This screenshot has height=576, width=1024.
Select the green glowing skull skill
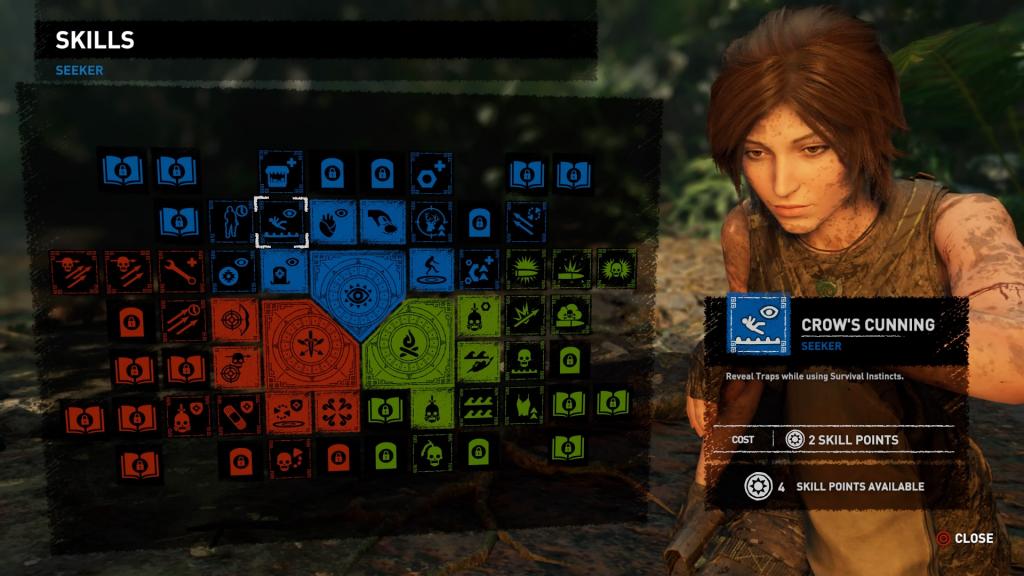pos(616,268)
